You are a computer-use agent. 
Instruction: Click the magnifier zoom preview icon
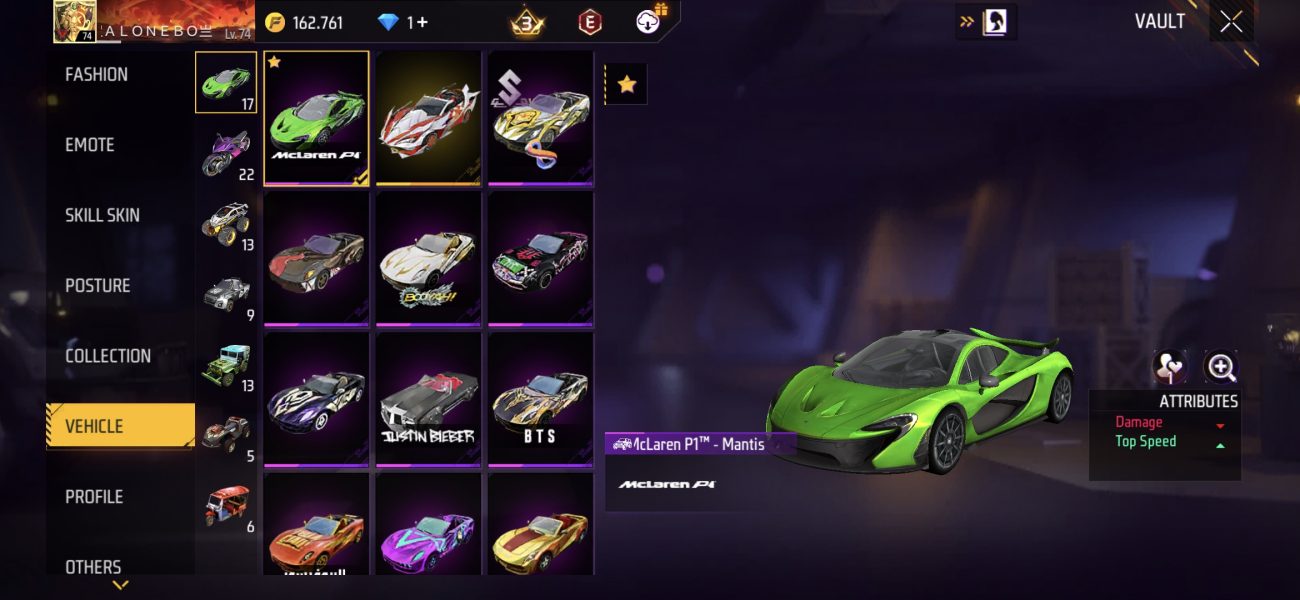point(1221,367)
